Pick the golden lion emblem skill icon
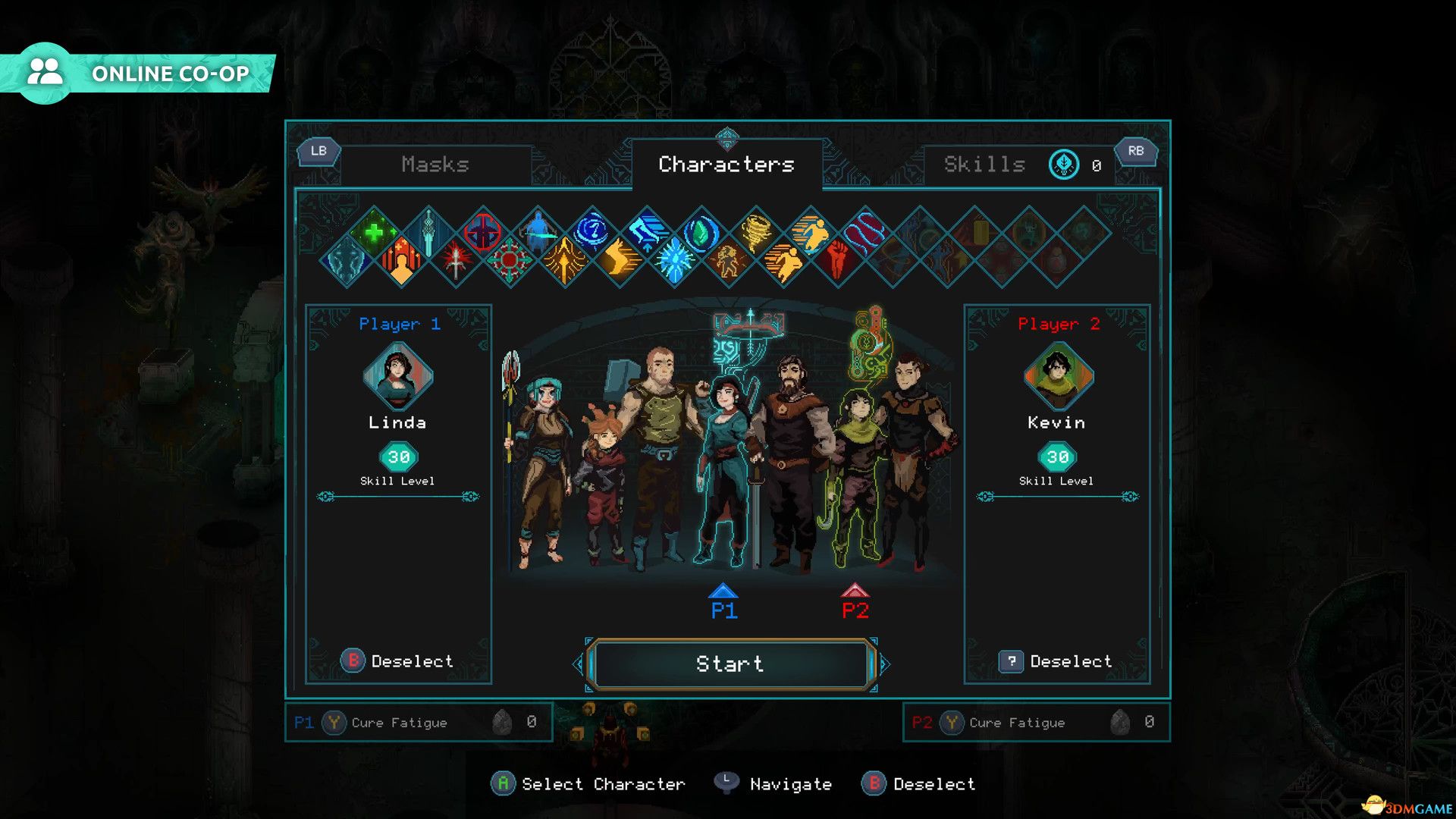 click(x=730, y=259)
